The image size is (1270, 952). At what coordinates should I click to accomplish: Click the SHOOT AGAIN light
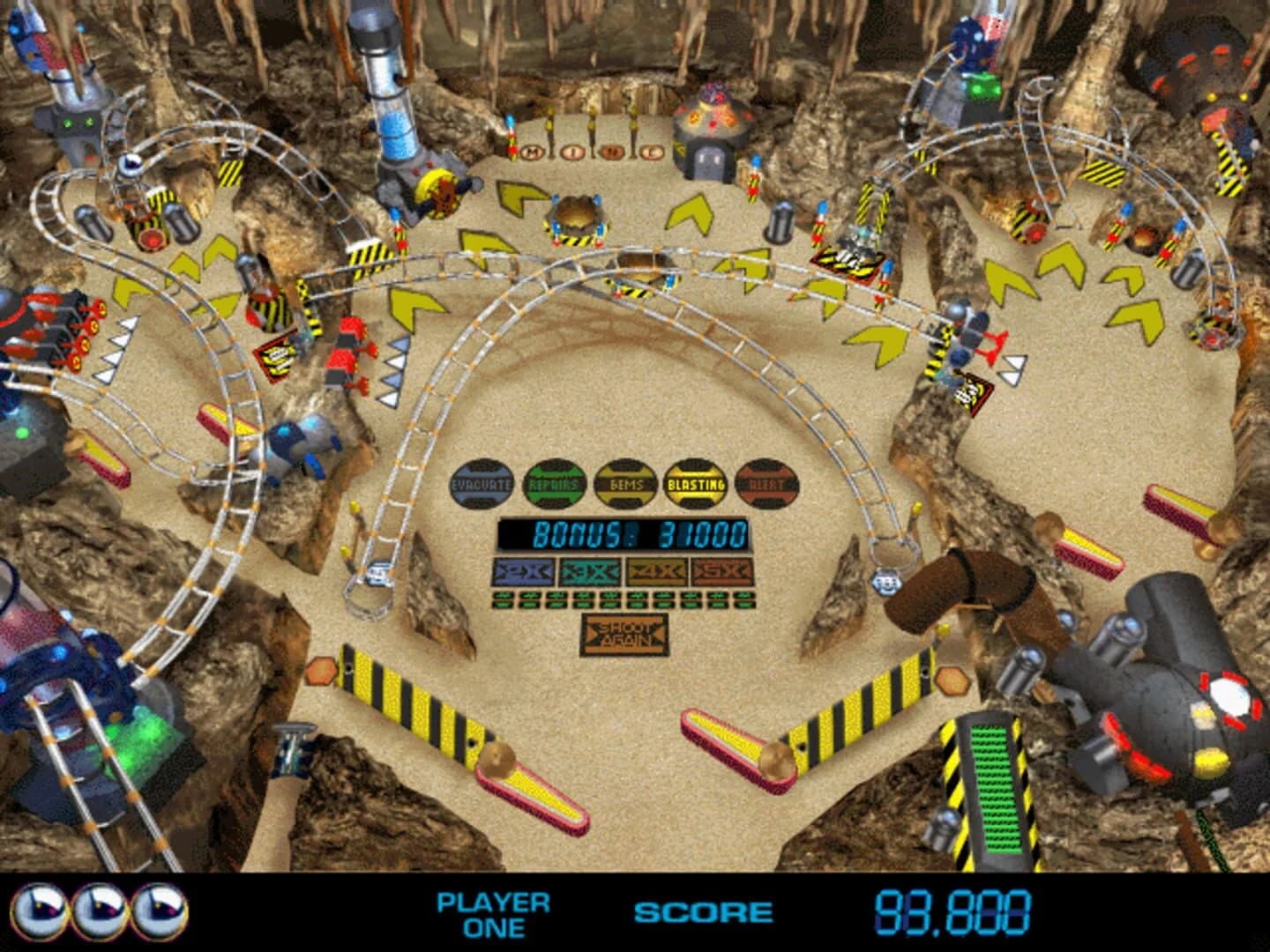(x=624, y=633)
